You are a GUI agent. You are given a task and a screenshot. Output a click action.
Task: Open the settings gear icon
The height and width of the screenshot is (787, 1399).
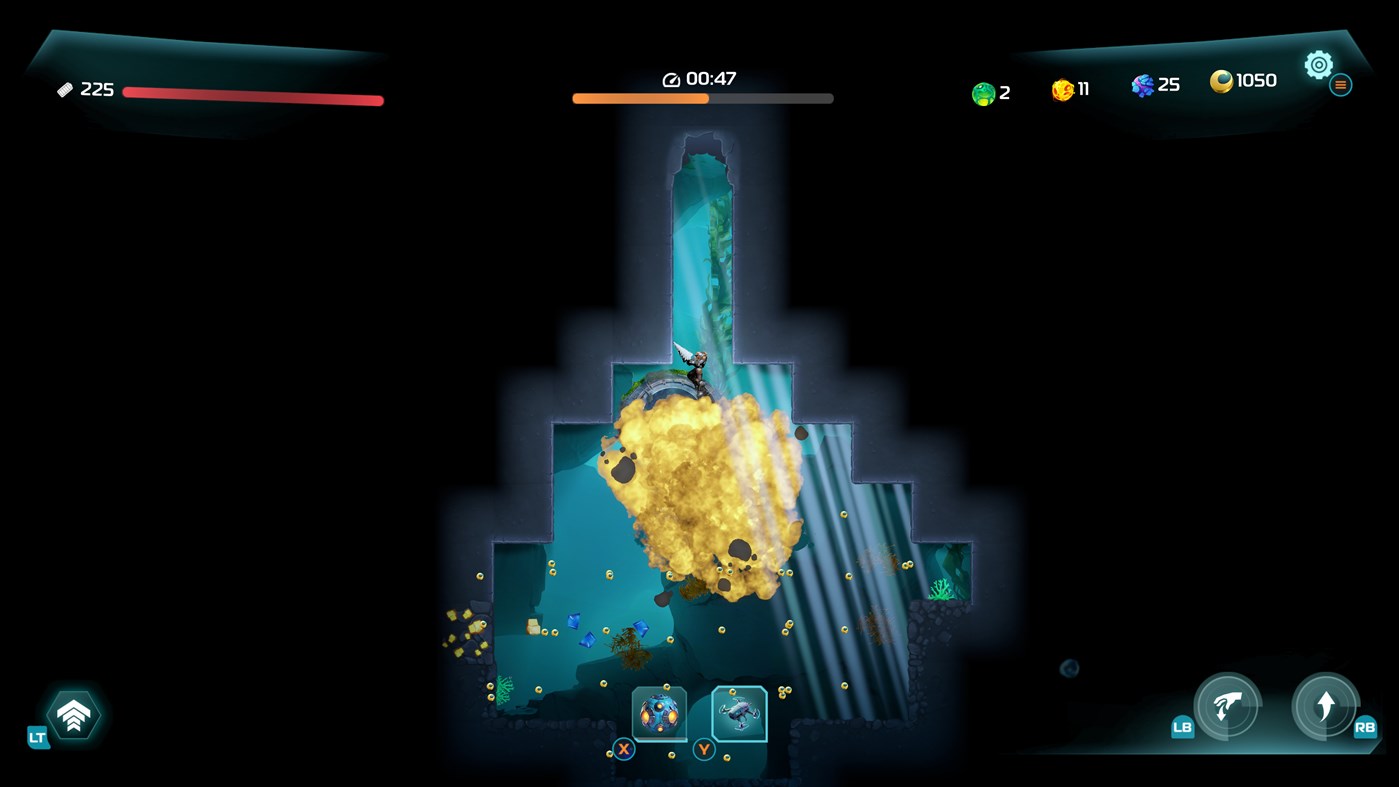(x=1318, y=64)
